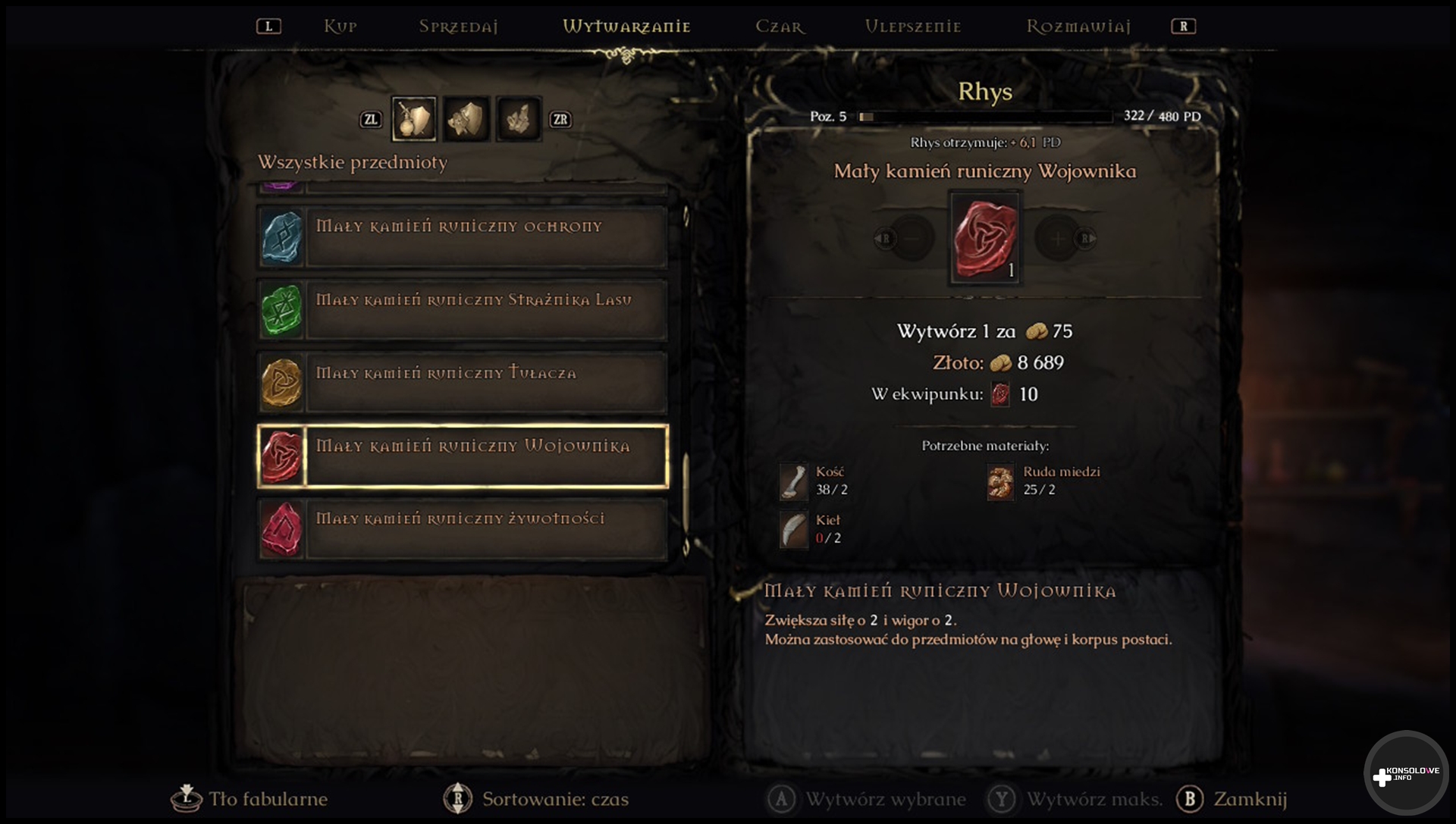Switch to the Kup tab
The height and width of the screenshot is (824, 1456).
(340, 27)
